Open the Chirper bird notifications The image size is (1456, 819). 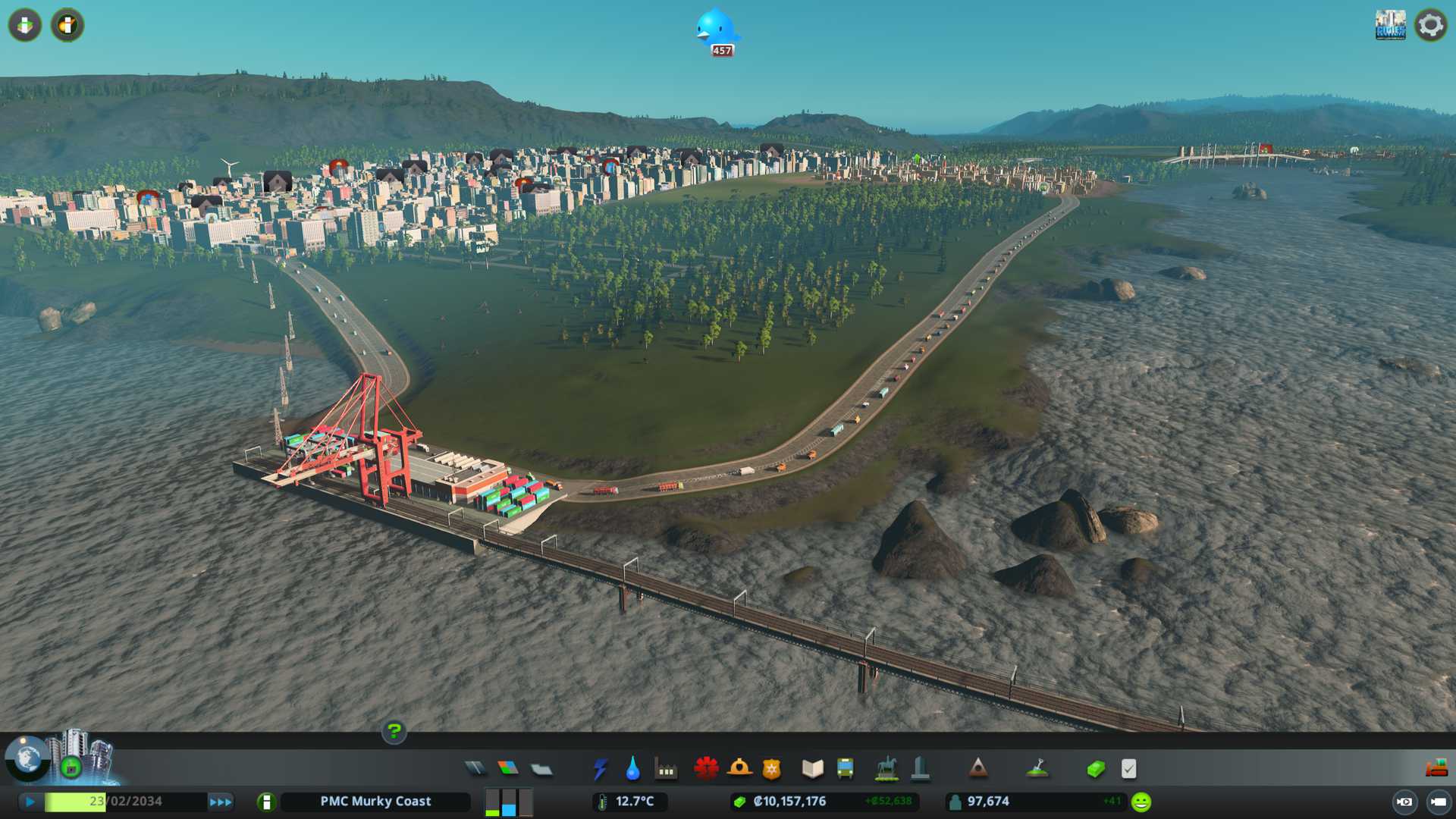[716, 30]
